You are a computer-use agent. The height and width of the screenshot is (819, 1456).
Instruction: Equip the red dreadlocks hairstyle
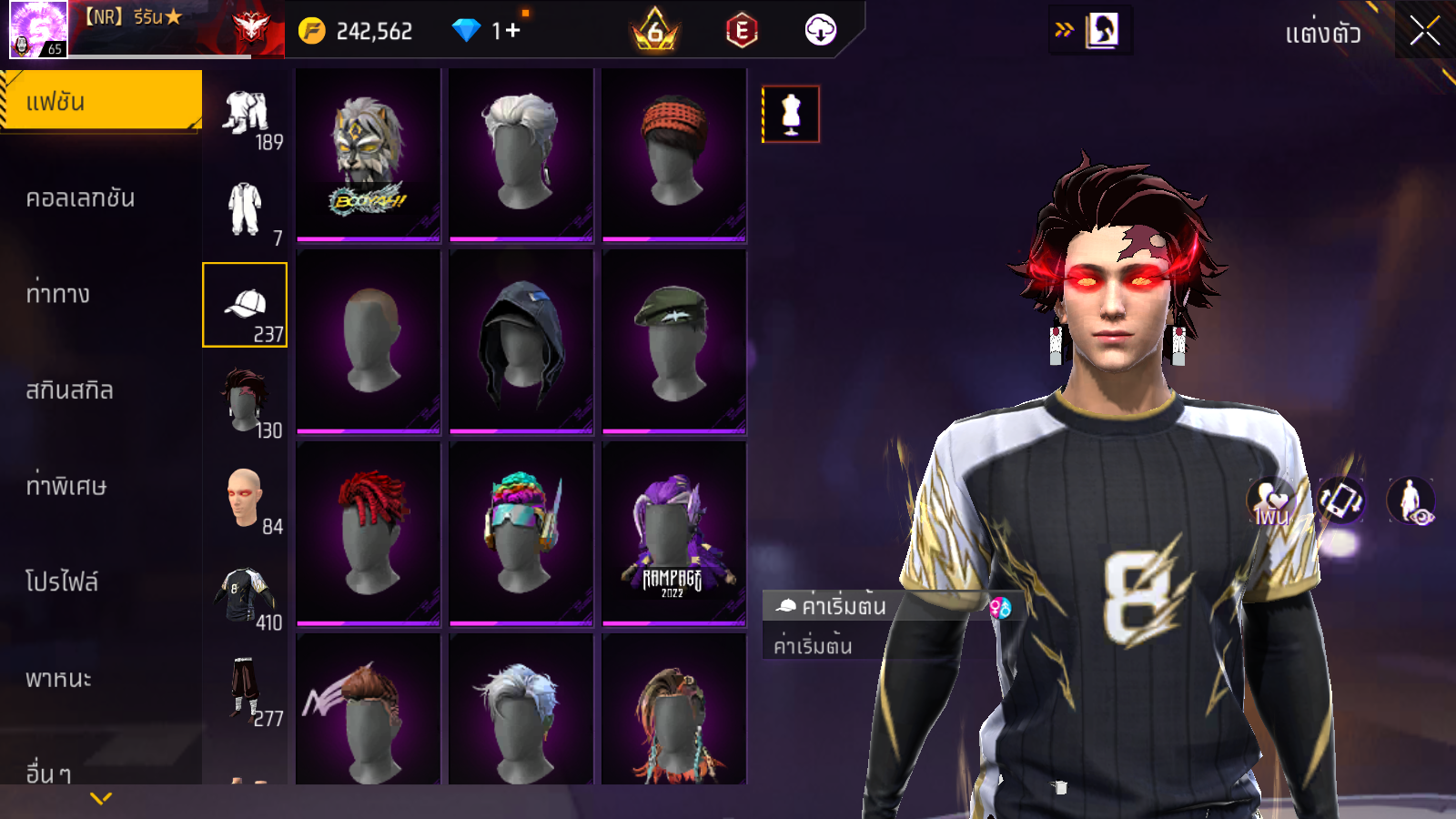[x=369, y=533]
